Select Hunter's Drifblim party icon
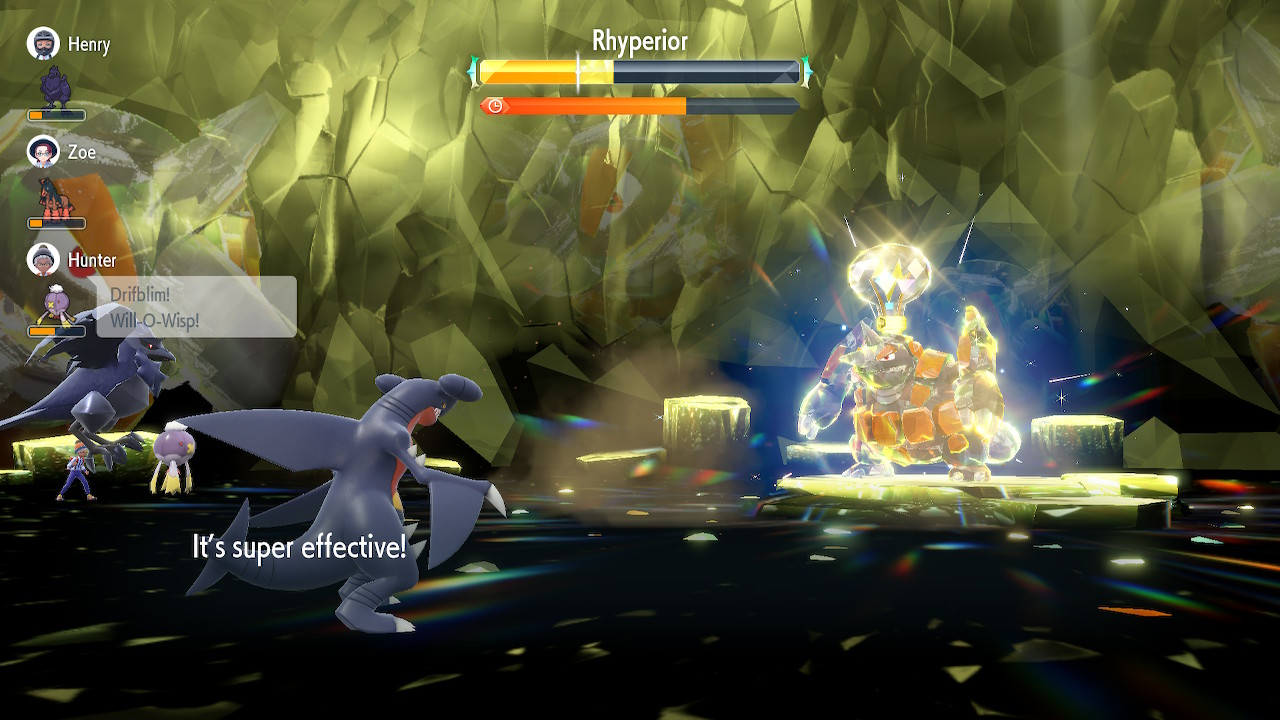 click(55, 304)
